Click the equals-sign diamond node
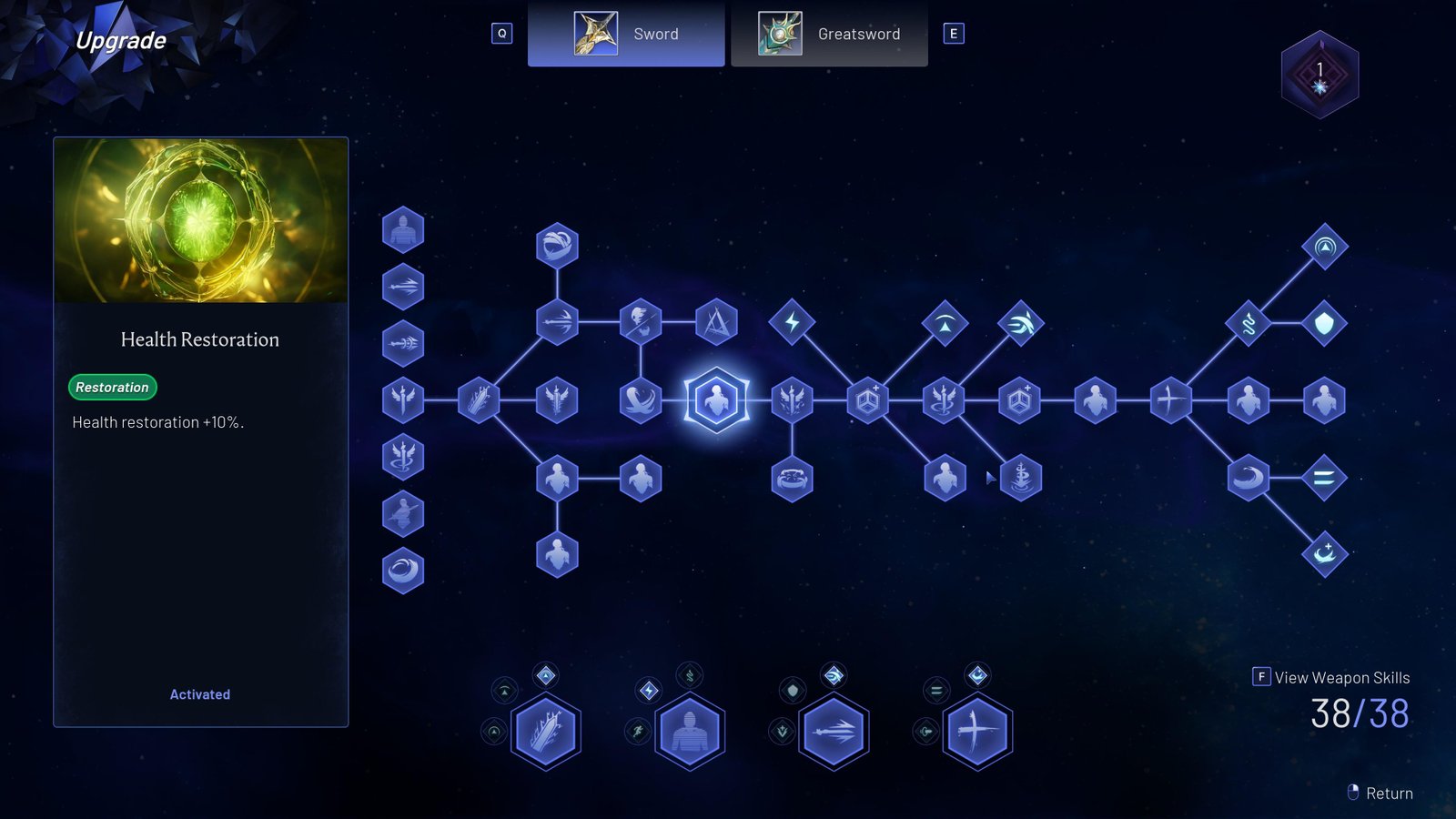 [1324, 478]
